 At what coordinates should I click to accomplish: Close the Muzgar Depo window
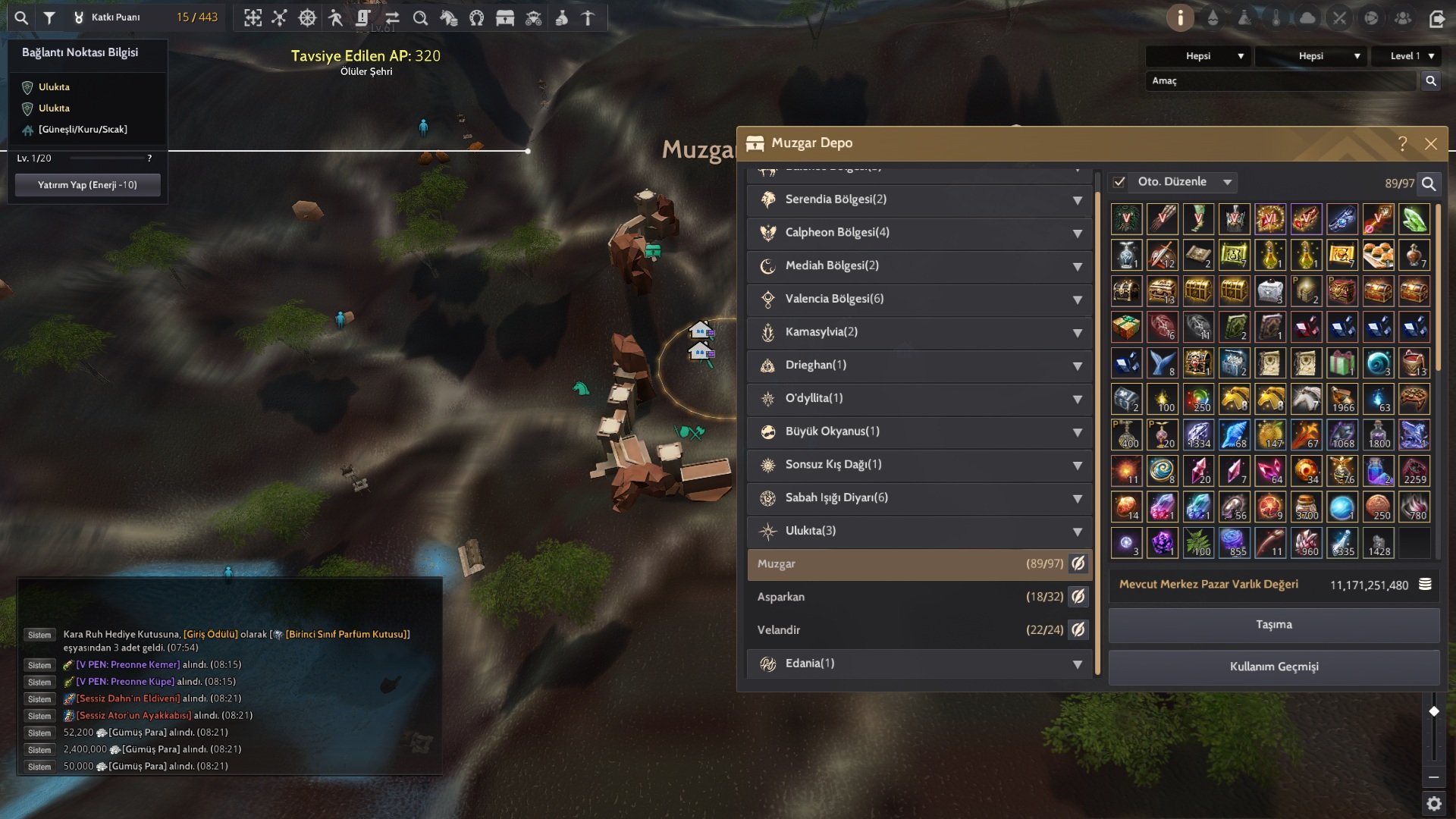1430,144
